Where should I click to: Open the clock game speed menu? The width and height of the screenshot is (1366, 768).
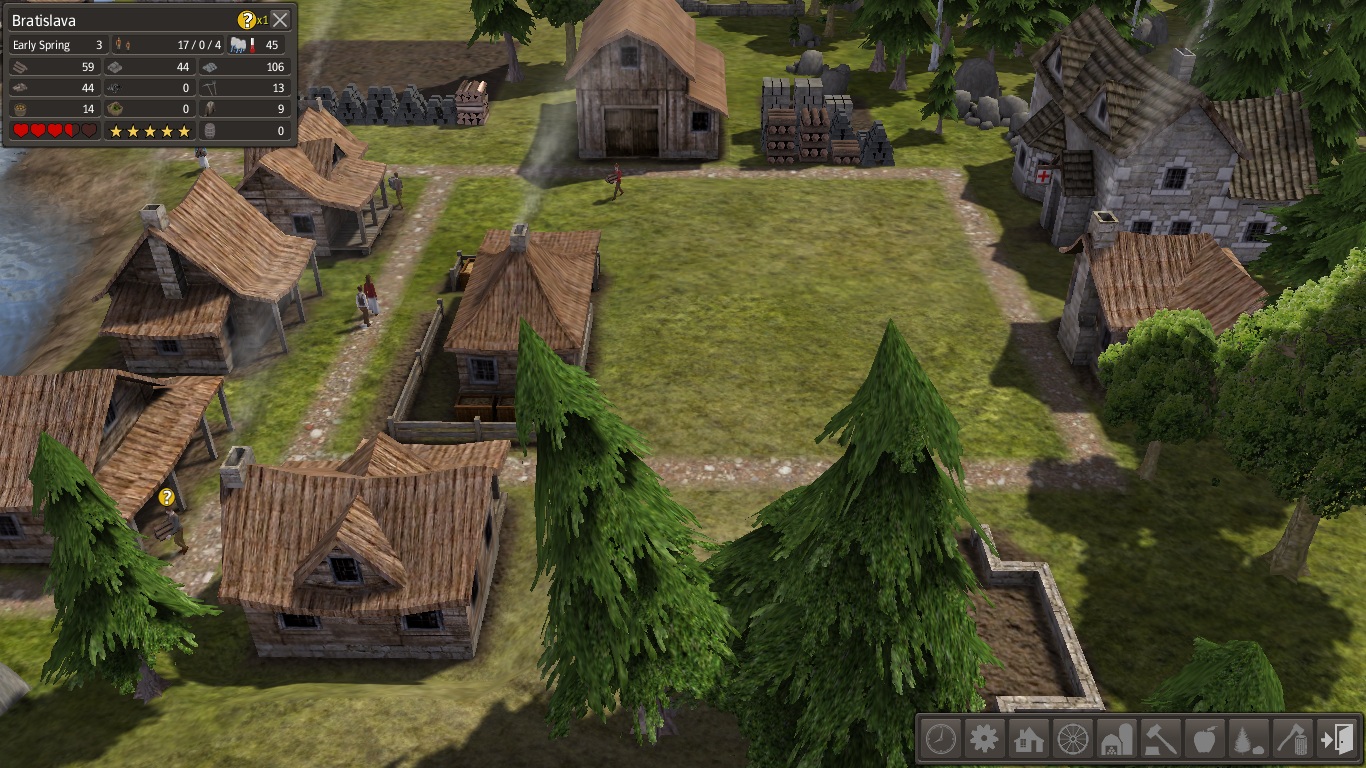[940, 740]
